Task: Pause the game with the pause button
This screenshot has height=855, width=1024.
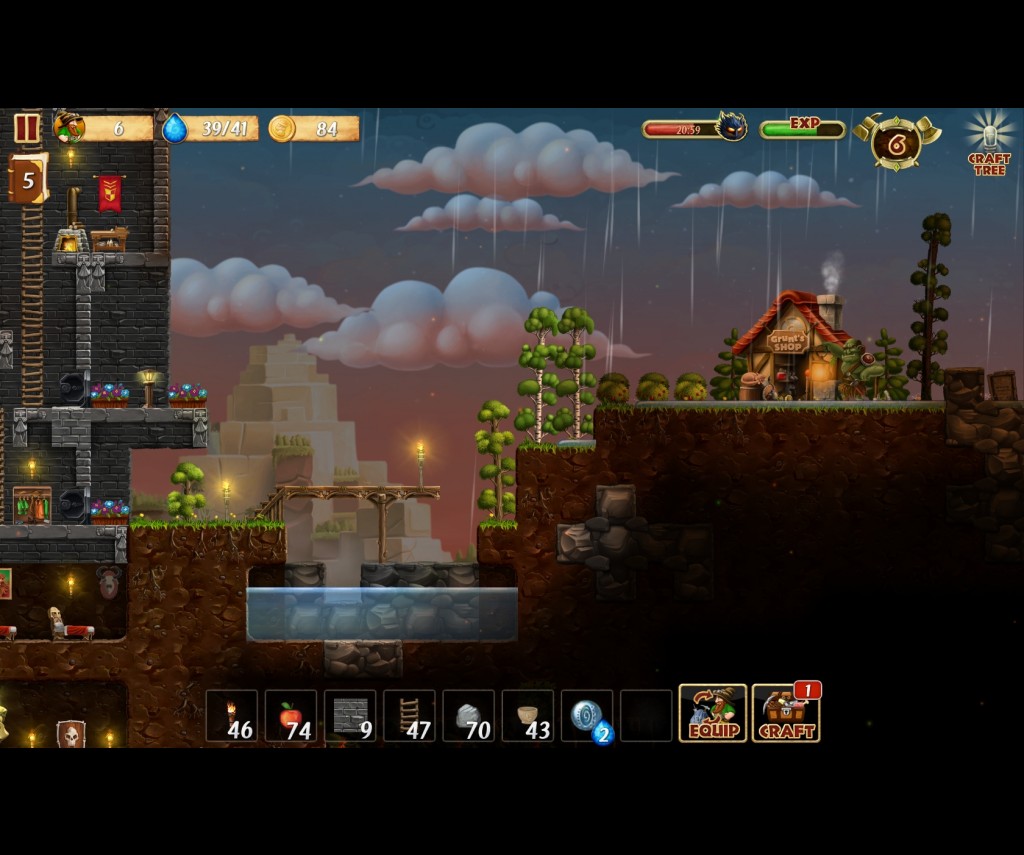Action: click(27, 128)
